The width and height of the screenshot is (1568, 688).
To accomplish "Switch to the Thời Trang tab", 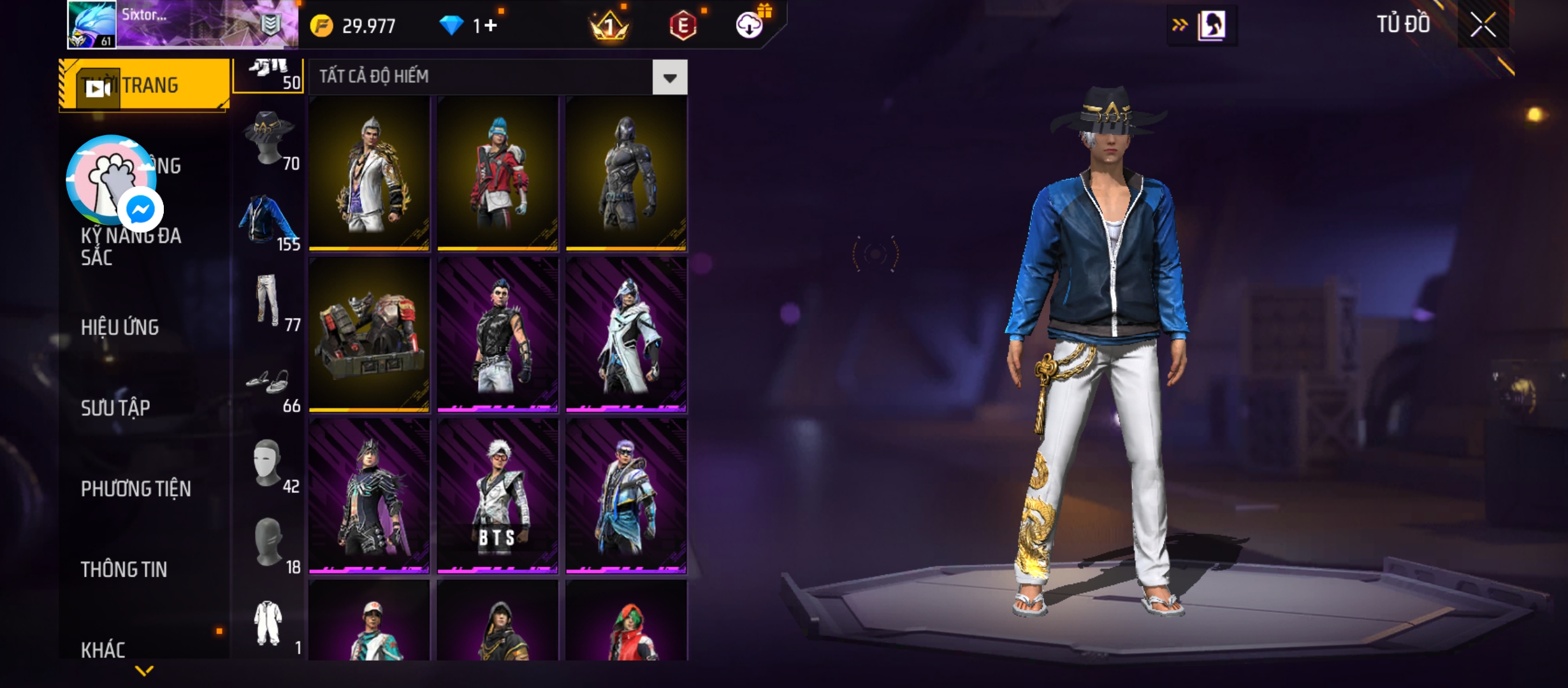I will click(144, 85).
